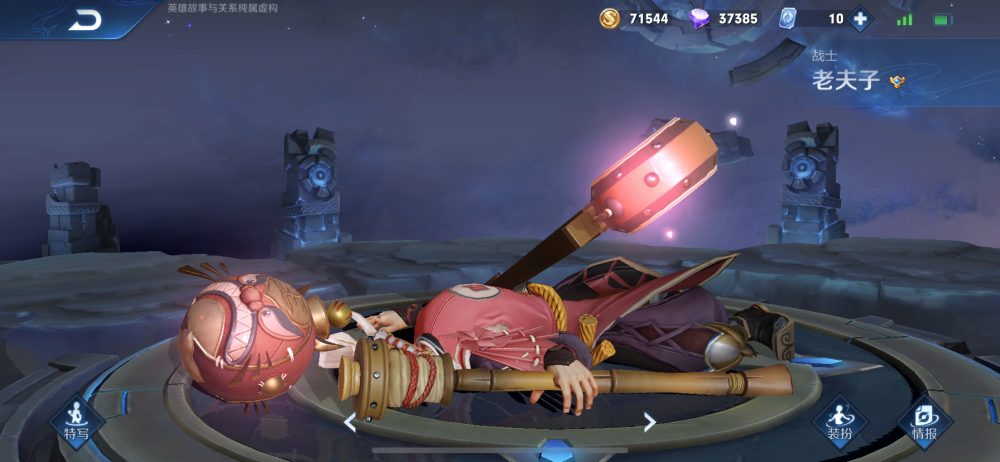Click the purple diamond currency icon
The width and height of the screenshot is (1000, 462).
[700, 18]
